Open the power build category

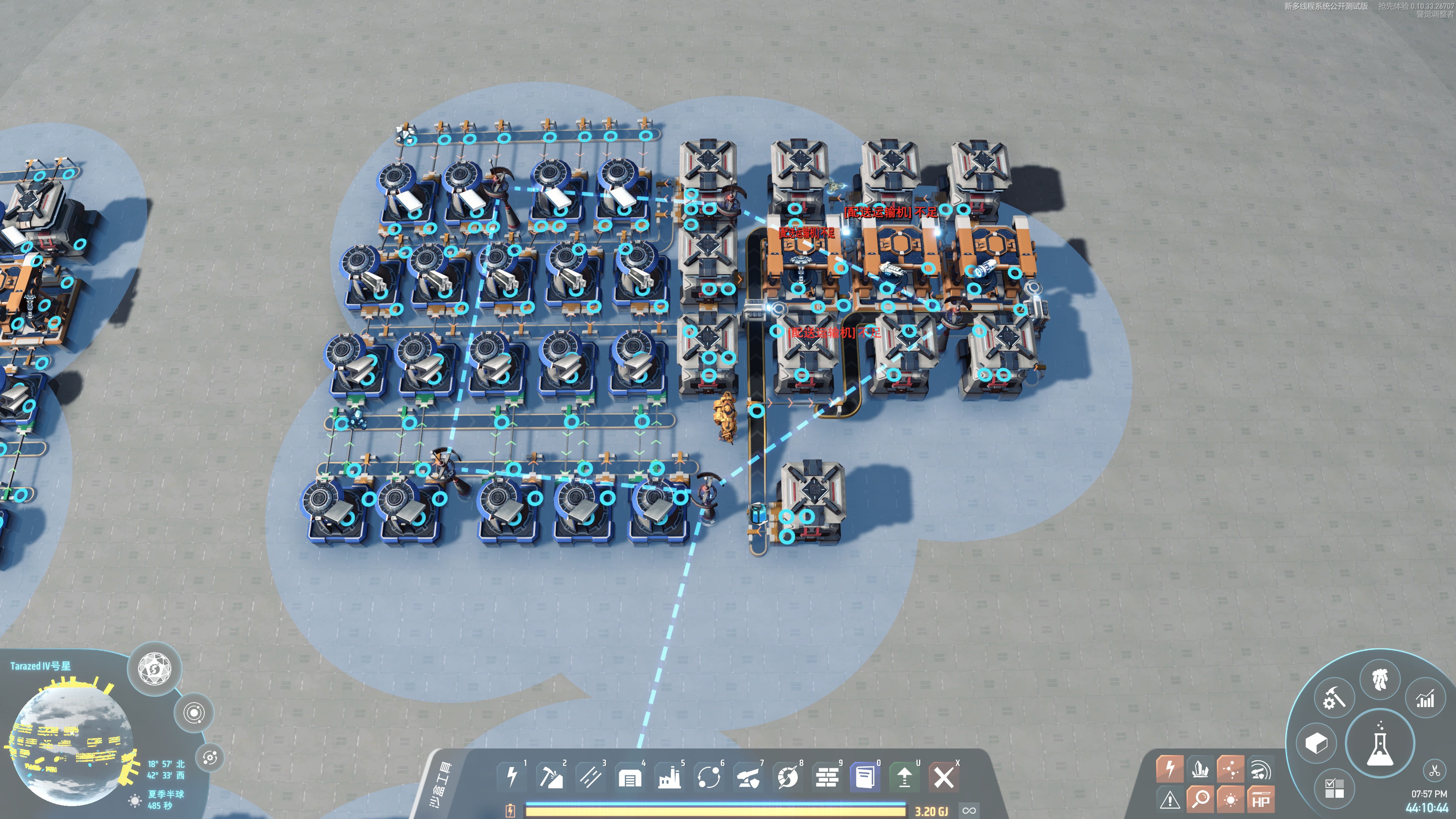(511, 777)
